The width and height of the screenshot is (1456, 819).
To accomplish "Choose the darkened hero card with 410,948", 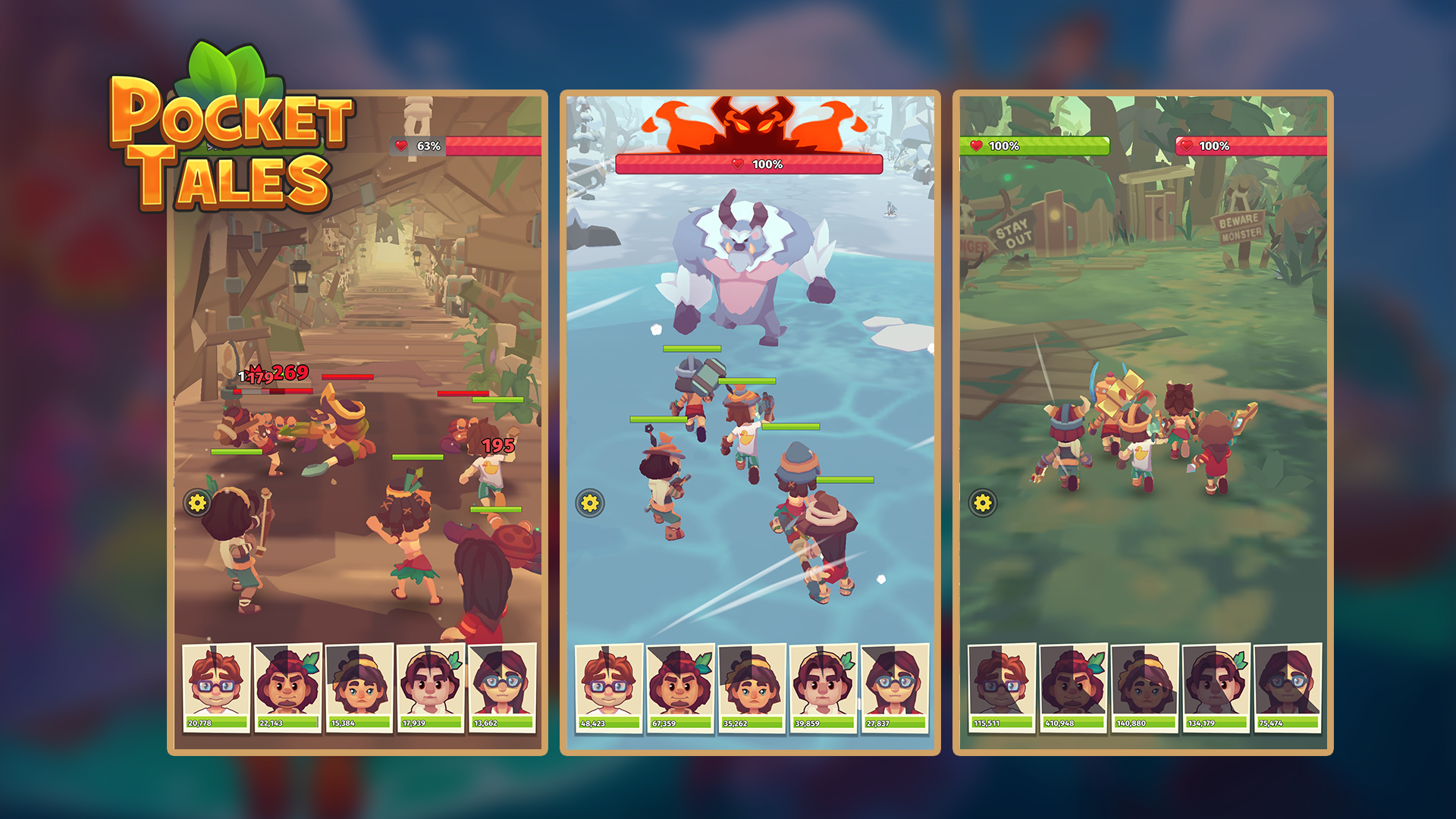I will click(x=1074, y=686).
